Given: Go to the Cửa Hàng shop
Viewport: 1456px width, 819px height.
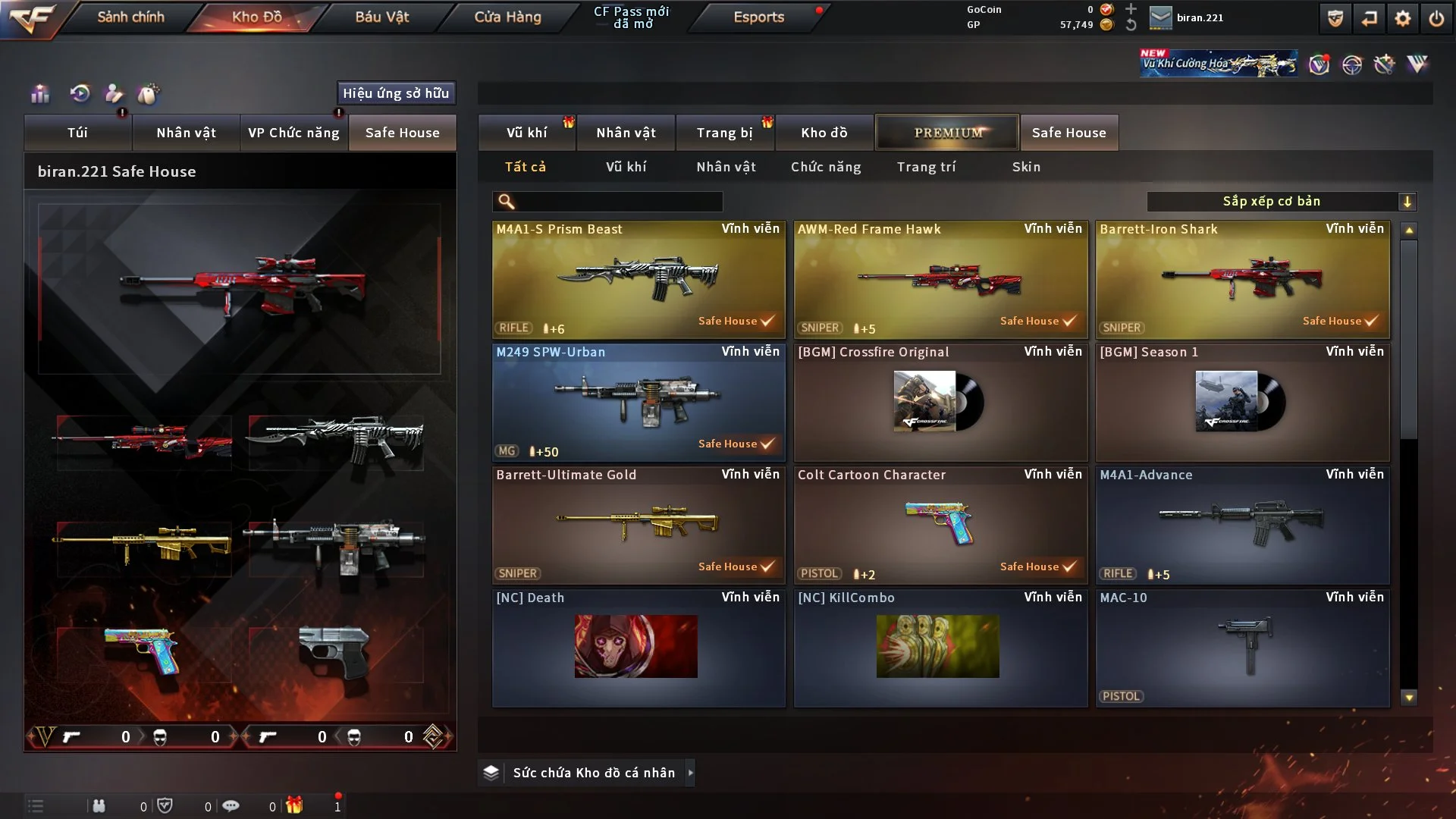Looking at the screenshot, I should coord(507,17).
